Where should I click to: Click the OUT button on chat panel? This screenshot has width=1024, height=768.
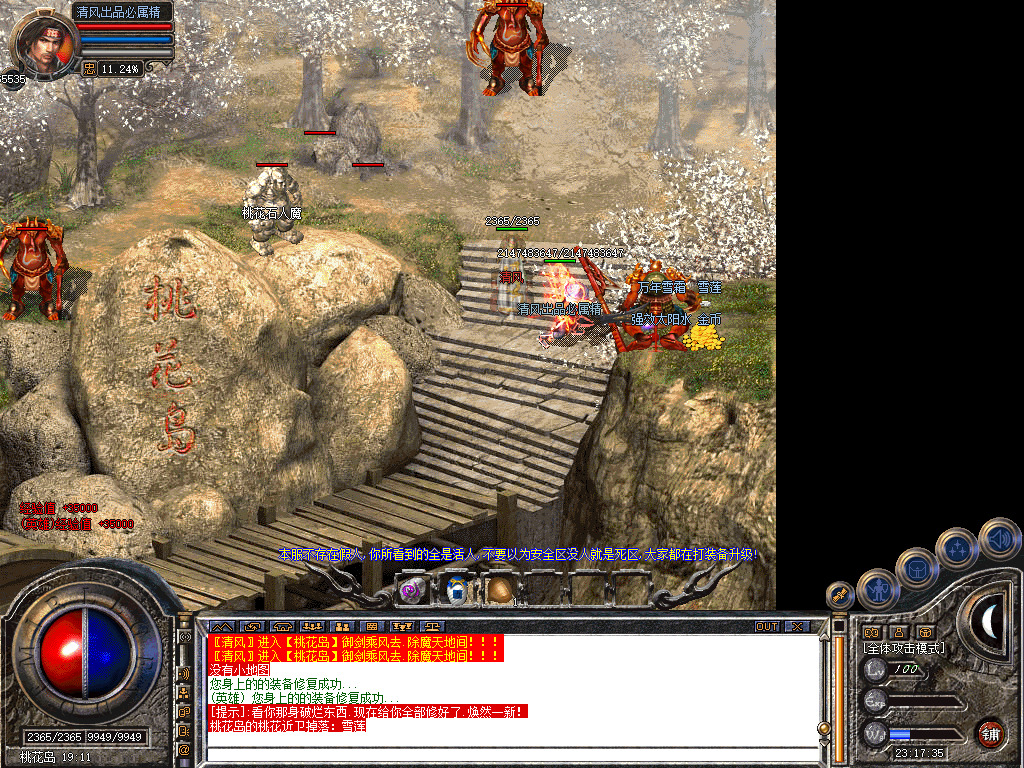click(767, 627)
